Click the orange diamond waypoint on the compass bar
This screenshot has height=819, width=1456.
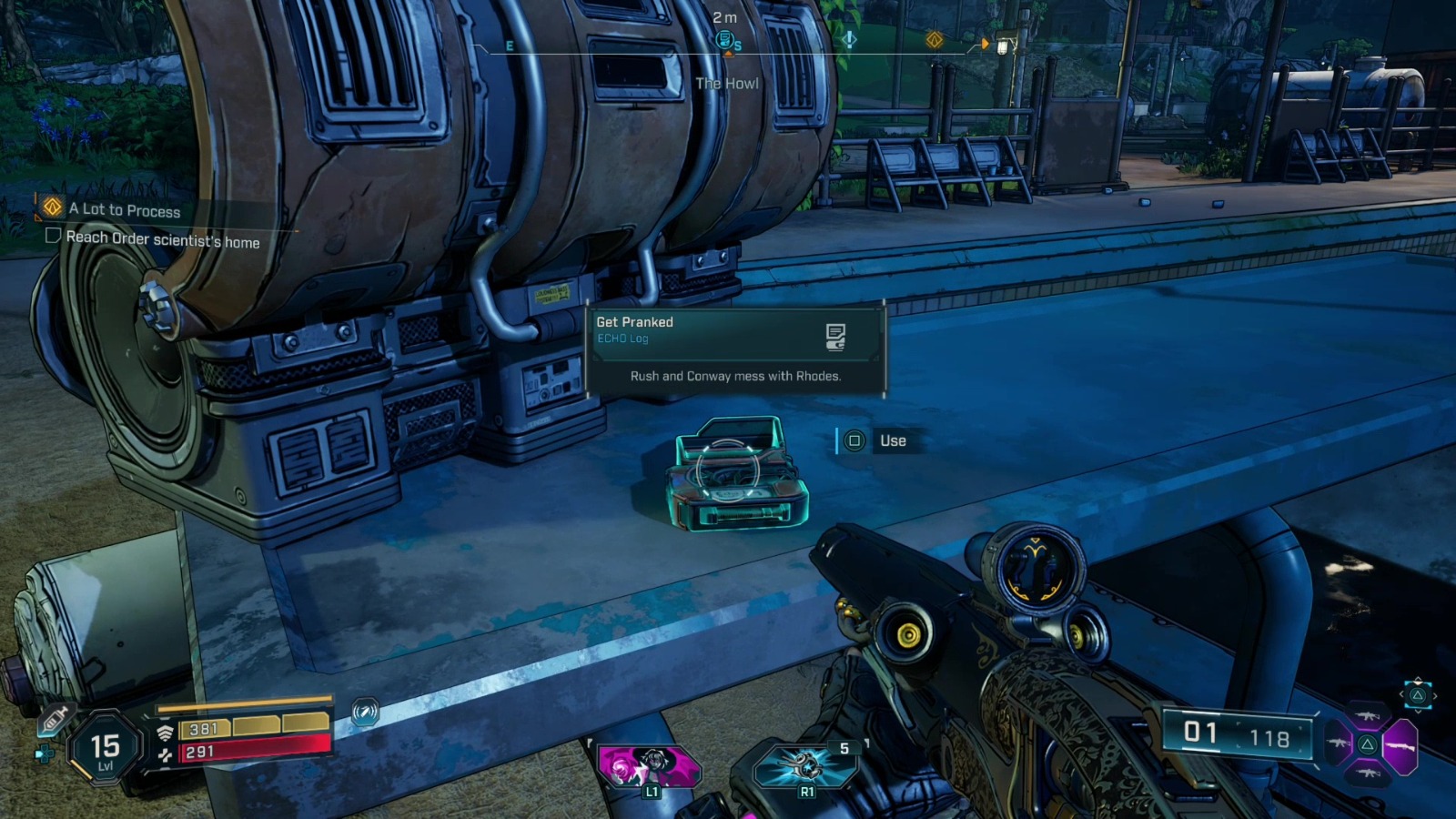[x=935, y=40]
